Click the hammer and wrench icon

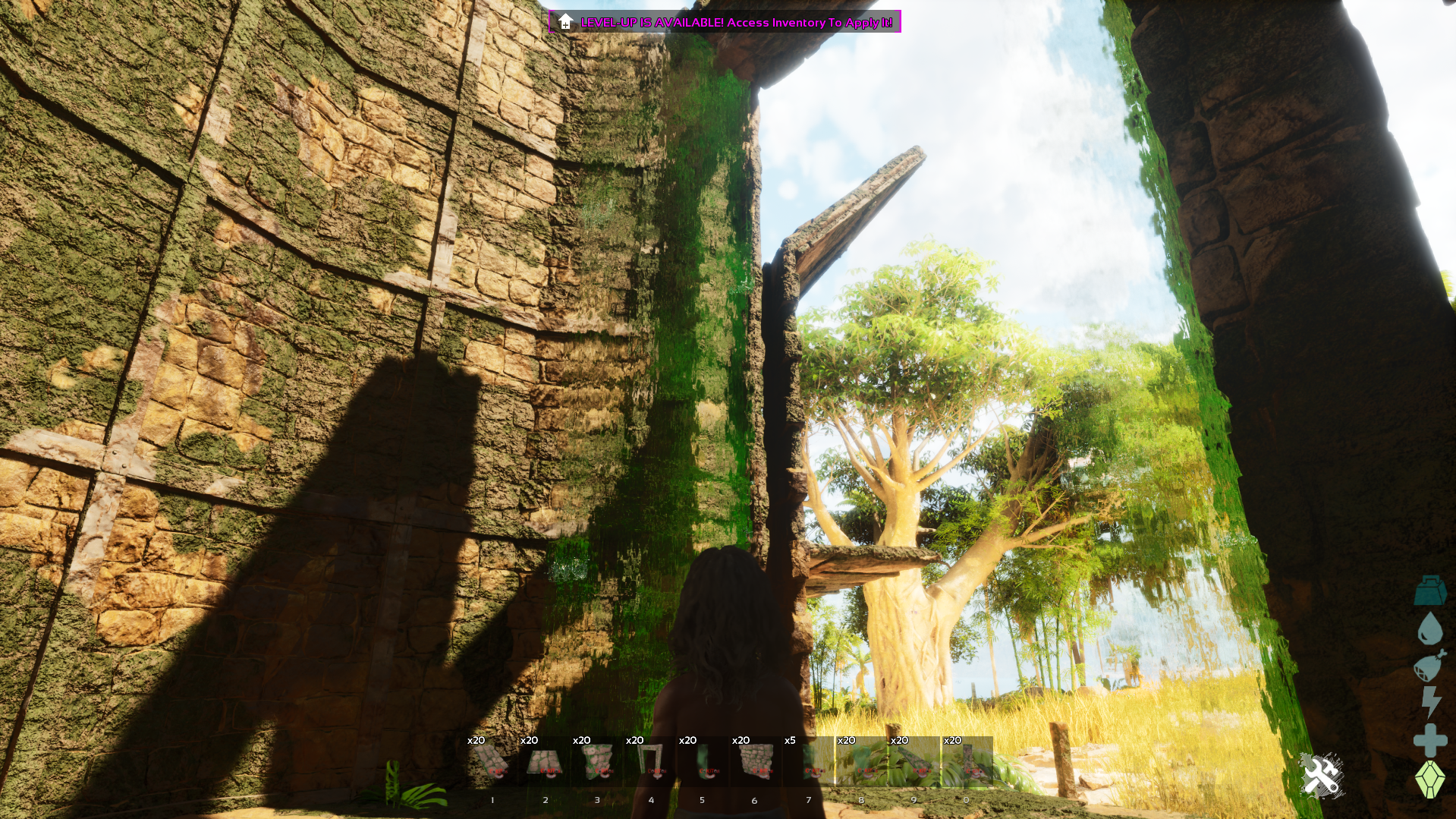click(1321, 776)
